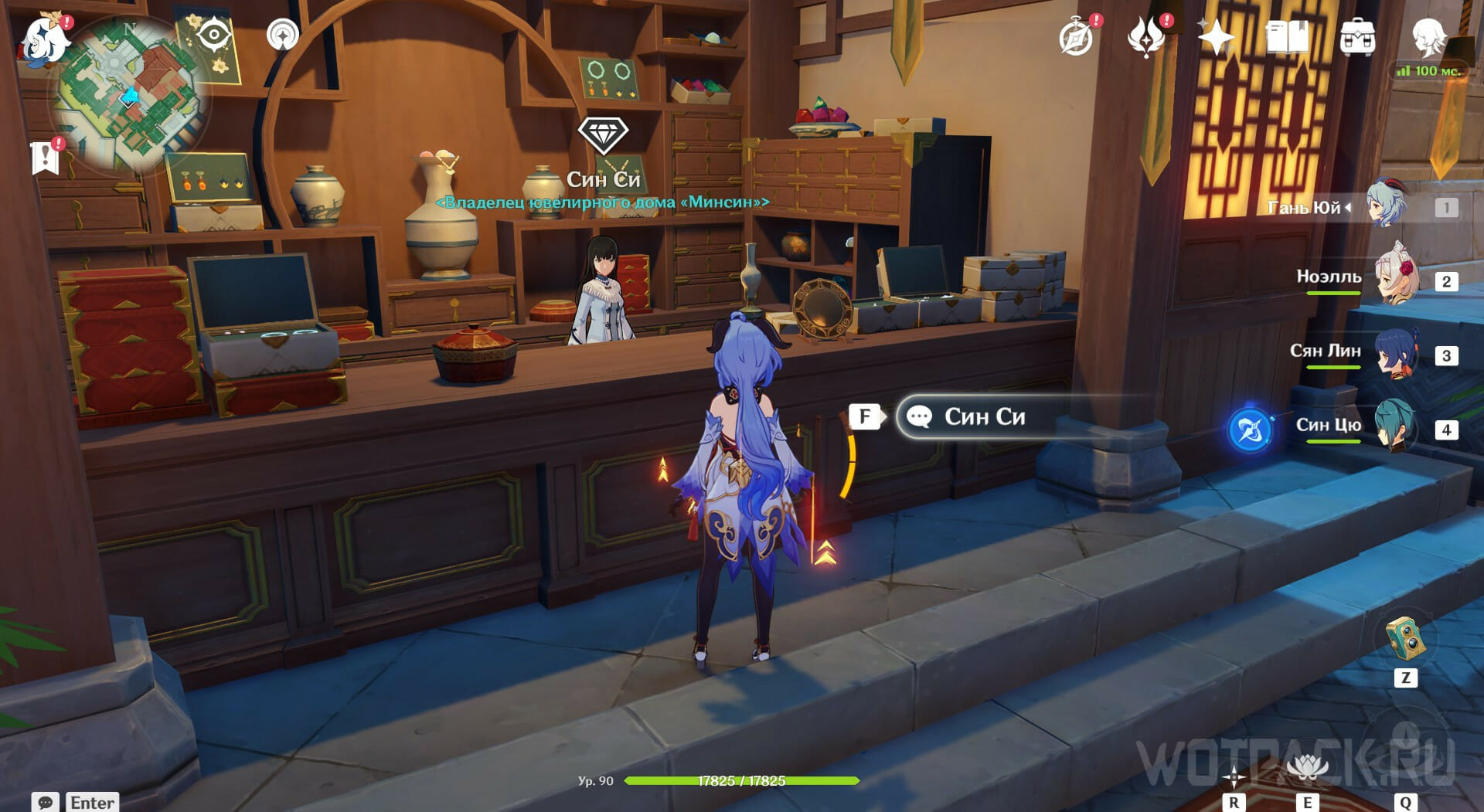Screen dimensions: 1484x812
Task: Switch to party member Ноэлль
Action: click(1397, 280)
